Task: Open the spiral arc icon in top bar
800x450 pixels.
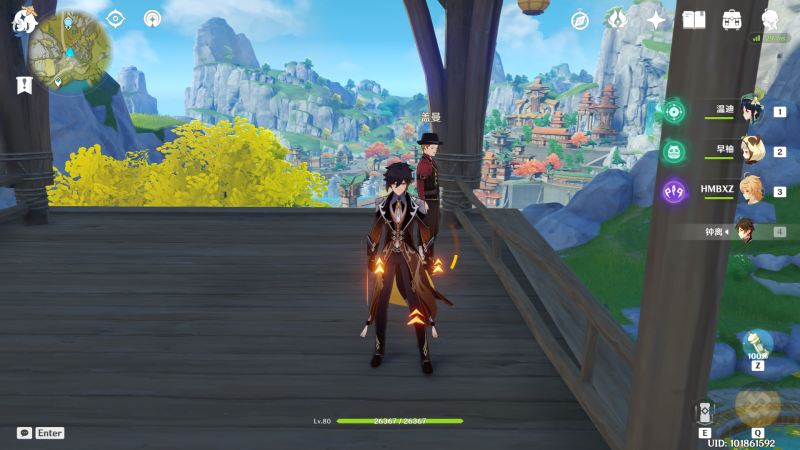Action: point(152,18)
